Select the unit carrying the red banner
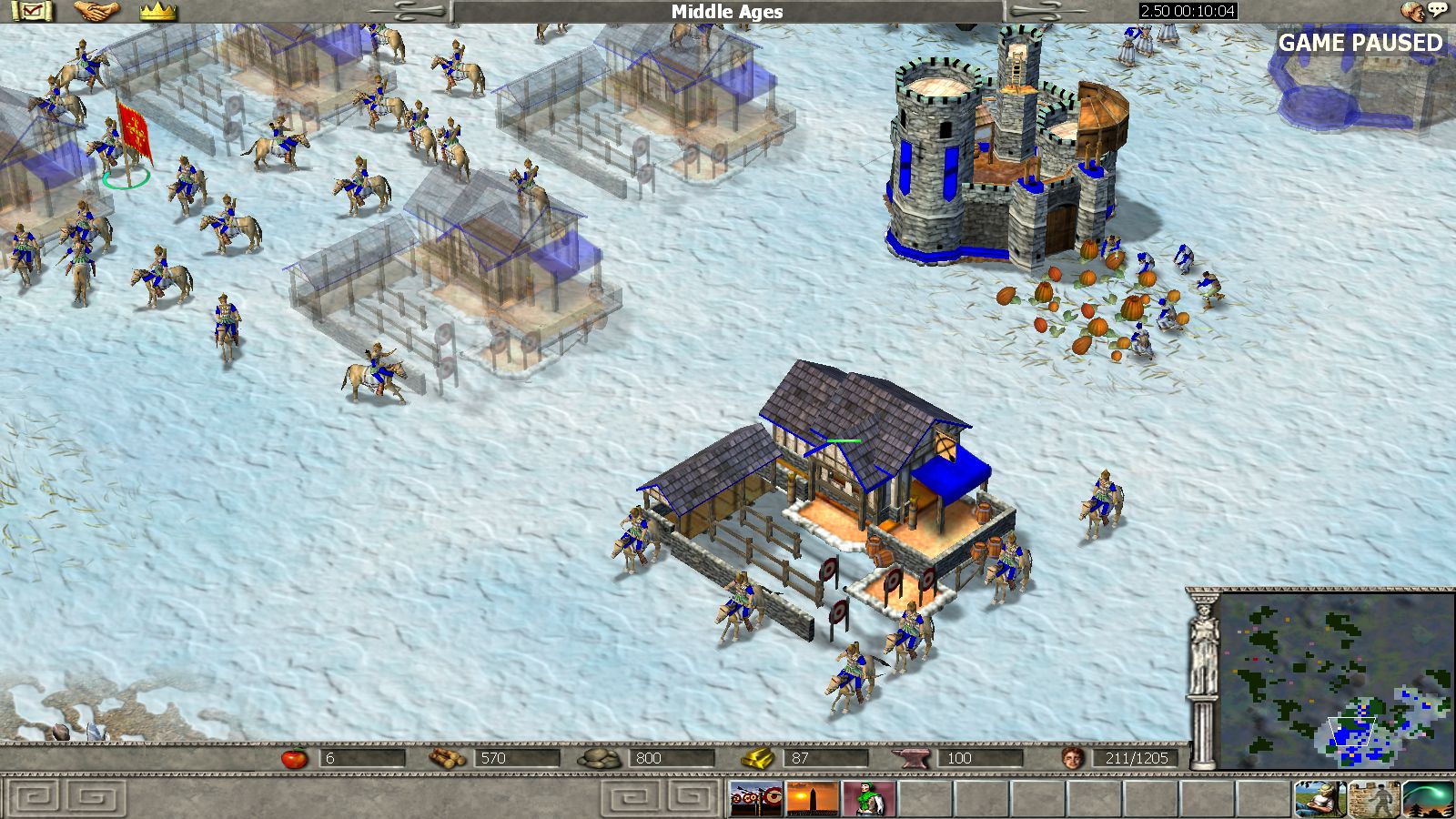The width and height of the screenshot is (1456, 819). click(114, 150)
